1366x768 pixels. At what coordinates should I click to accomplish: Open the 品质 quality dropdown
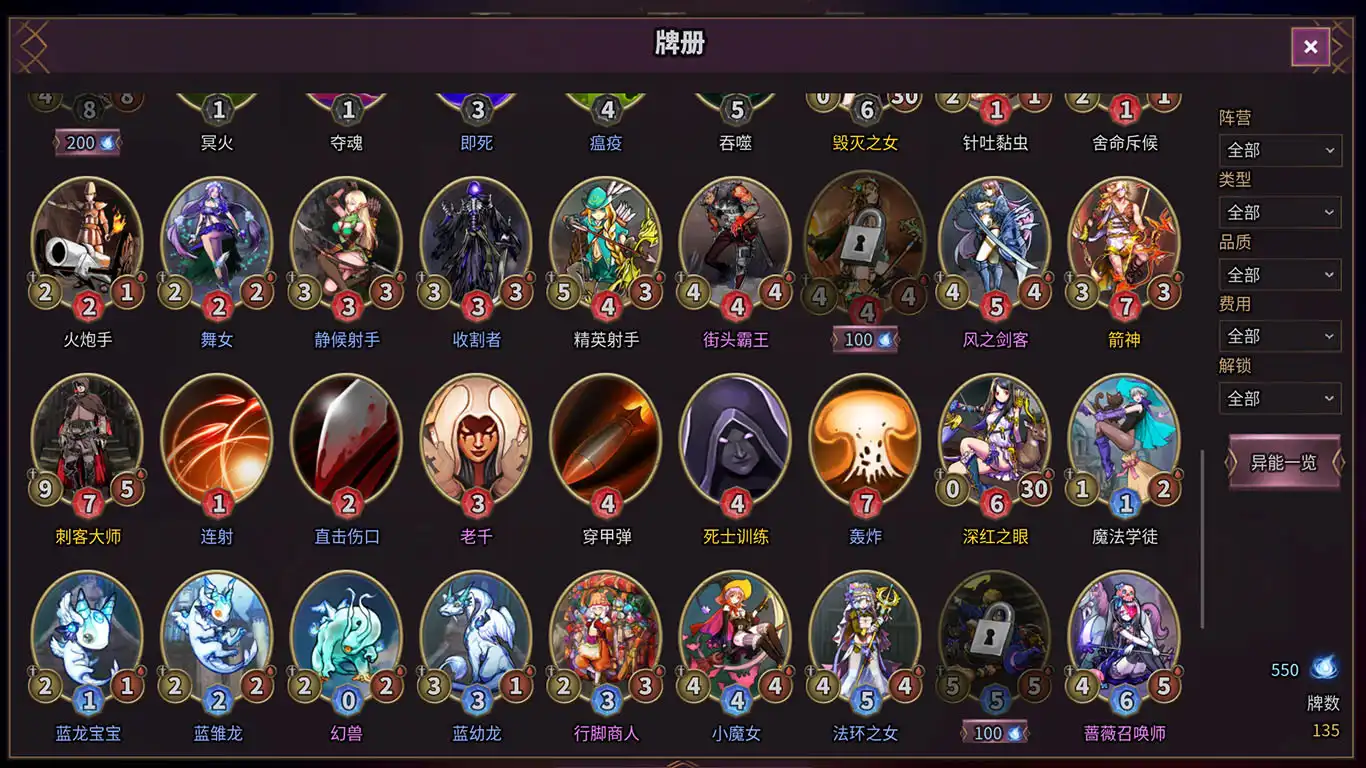click(1280, 274)
